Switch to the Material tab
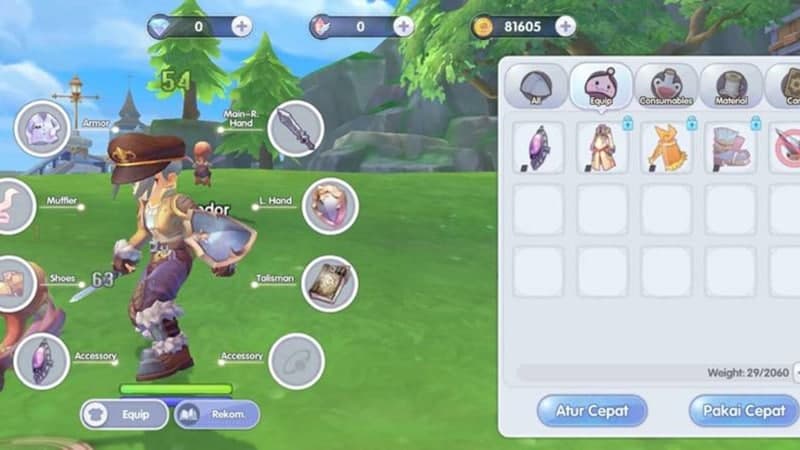 (731, 88)
